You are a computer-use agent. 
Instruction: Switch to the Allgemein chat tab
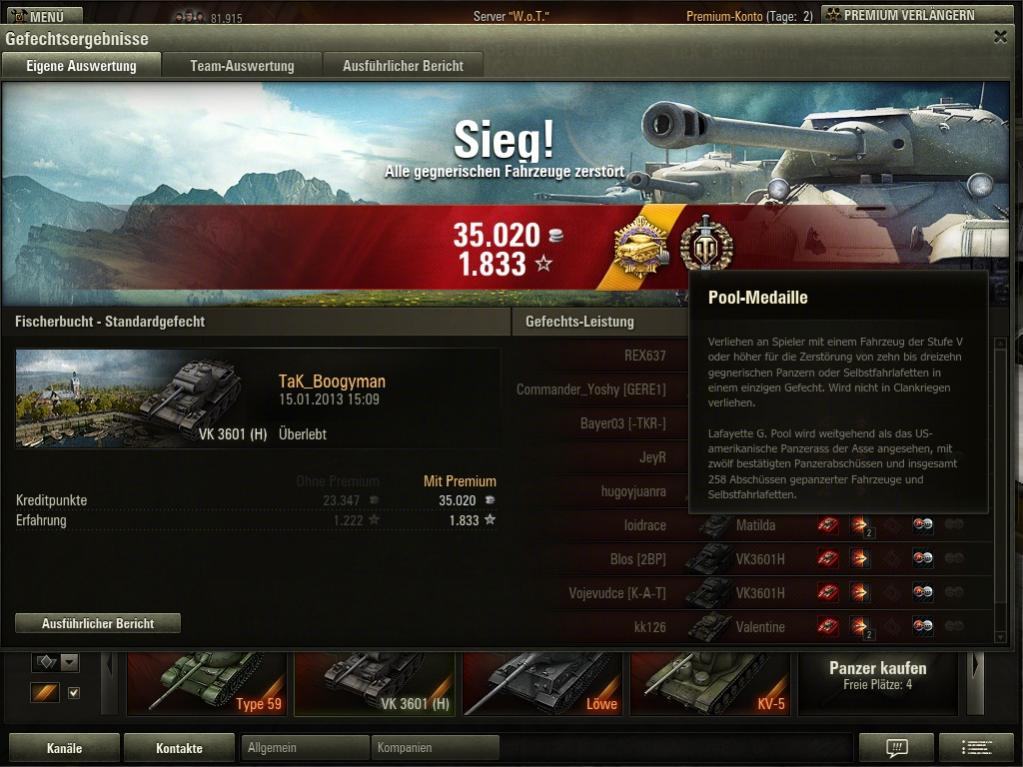tap(305, 748)
